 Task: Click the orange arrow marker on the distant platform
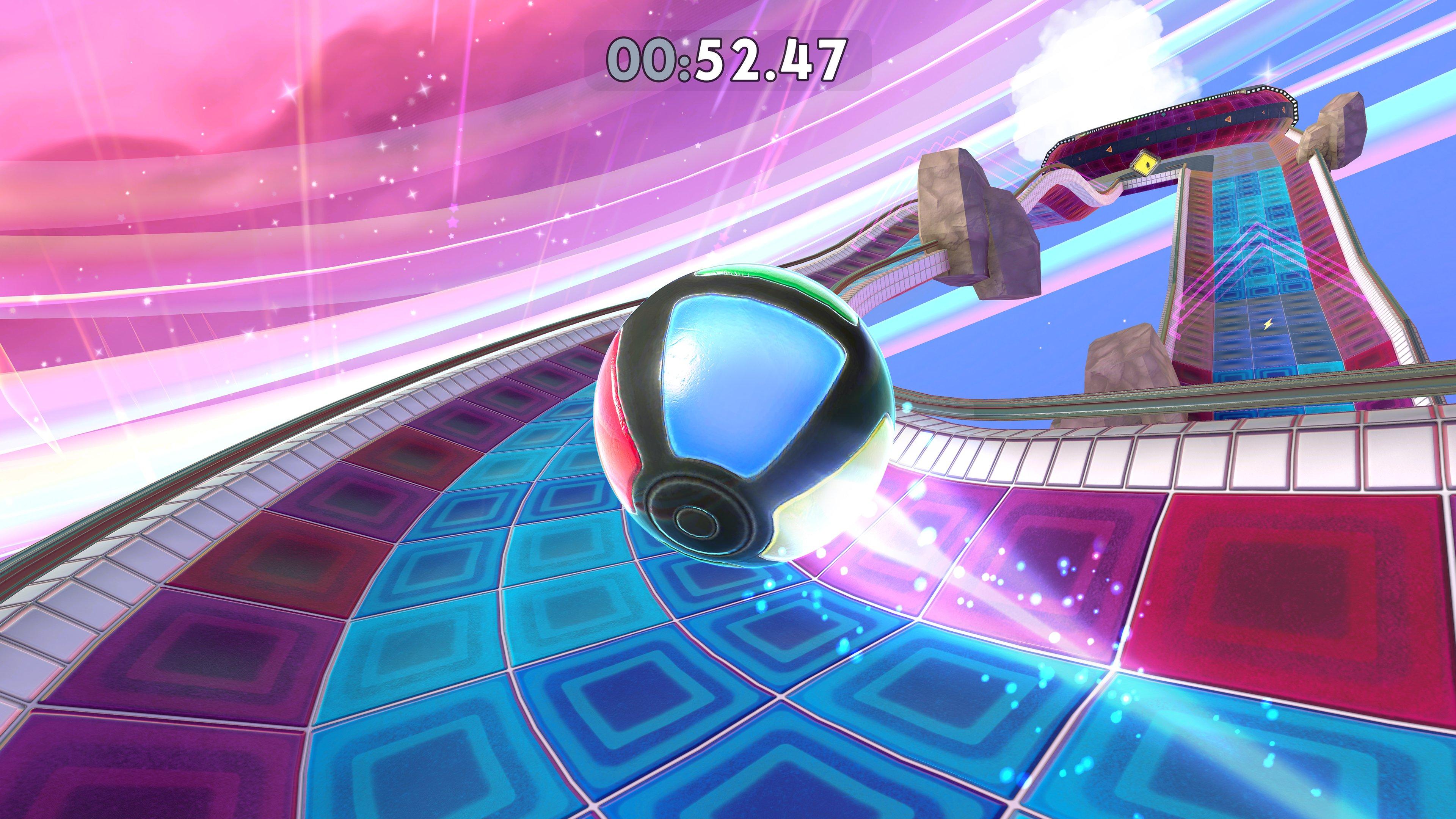[x=1228, y=119]
